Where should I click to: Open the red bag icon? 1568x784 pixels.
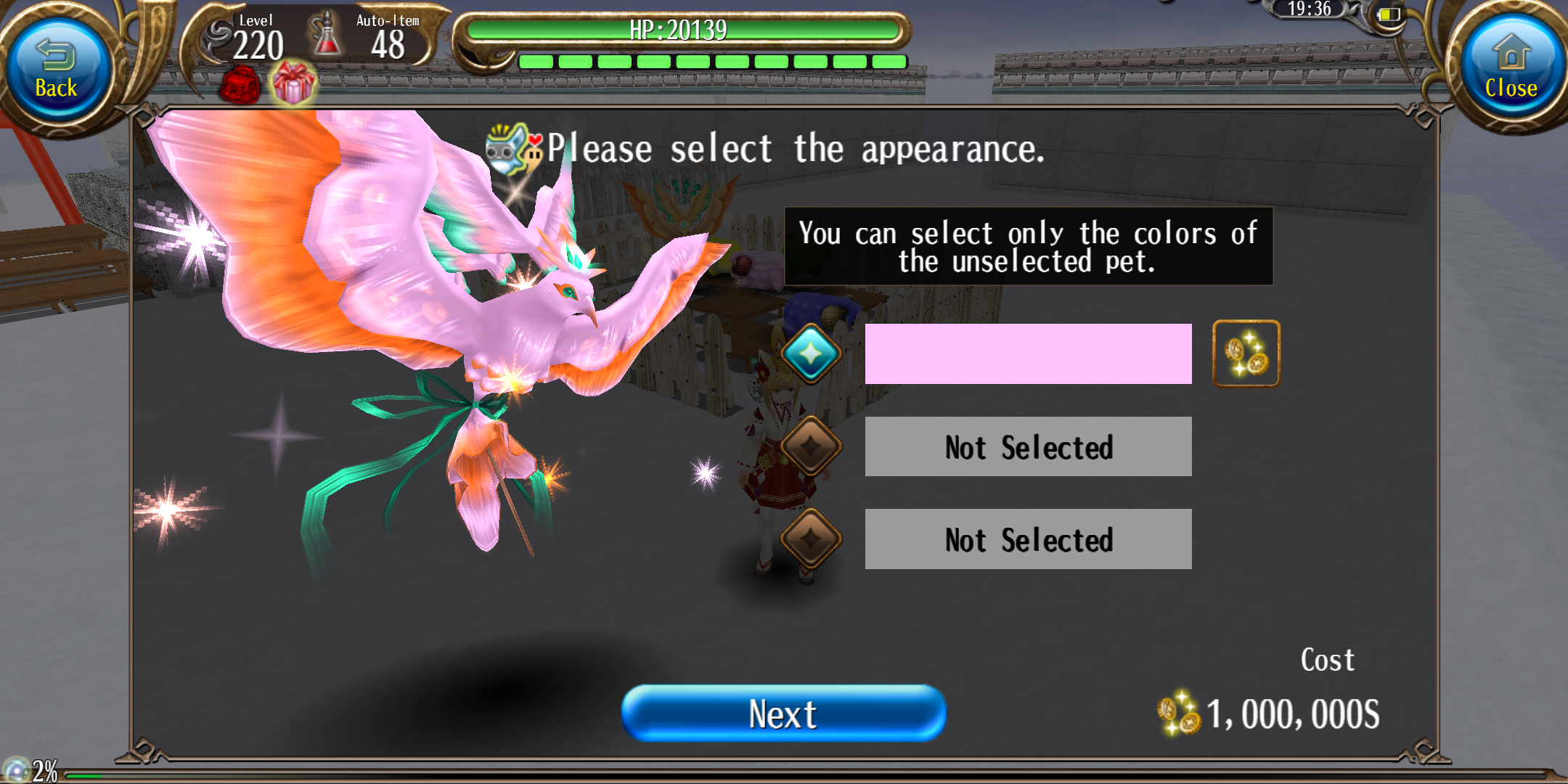(240, 86)
